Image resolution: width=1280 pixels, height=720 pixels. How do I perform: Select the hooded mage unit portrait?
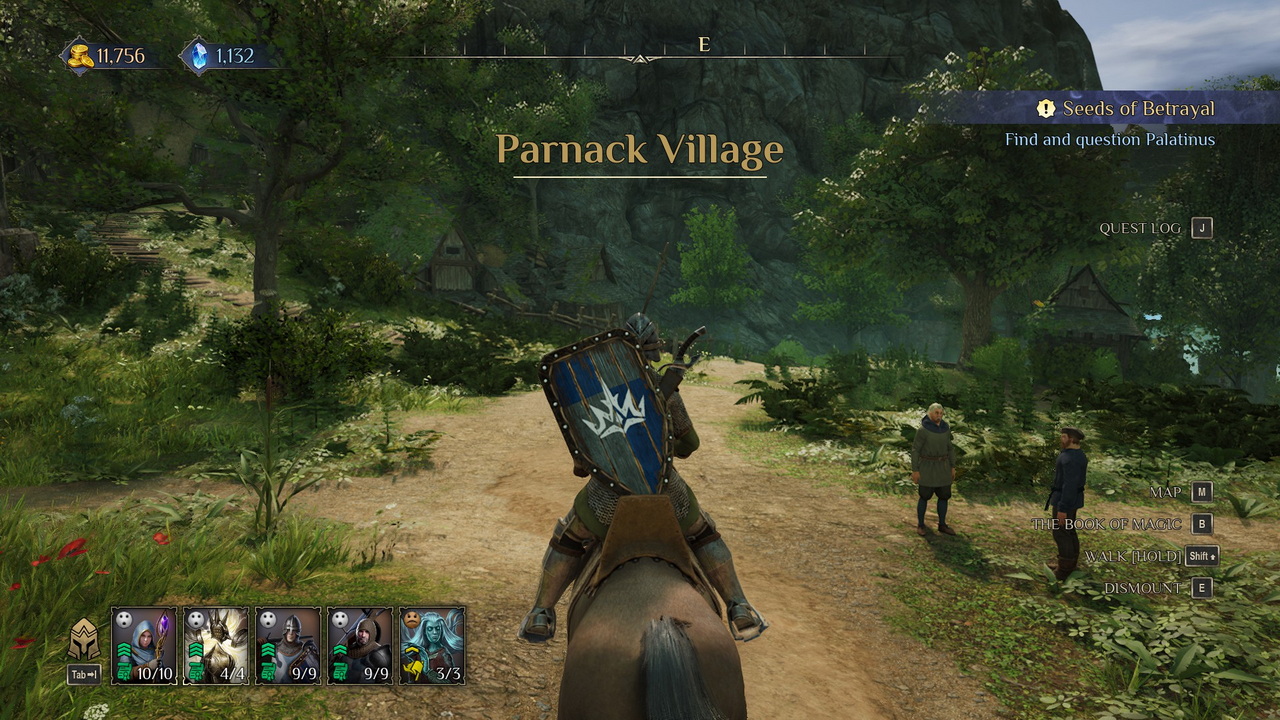tap(144, 645)
